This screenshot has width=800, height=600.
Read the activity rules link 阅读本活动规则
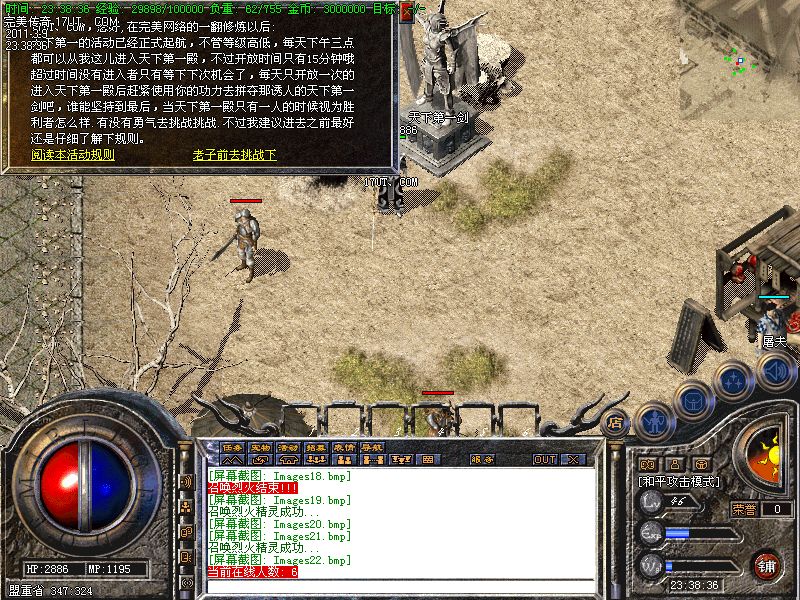73,155
